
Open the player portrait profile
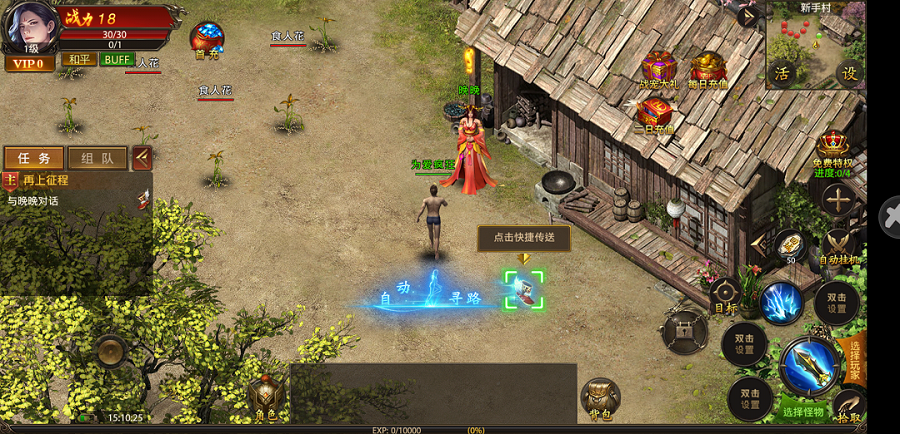point(28,26)
